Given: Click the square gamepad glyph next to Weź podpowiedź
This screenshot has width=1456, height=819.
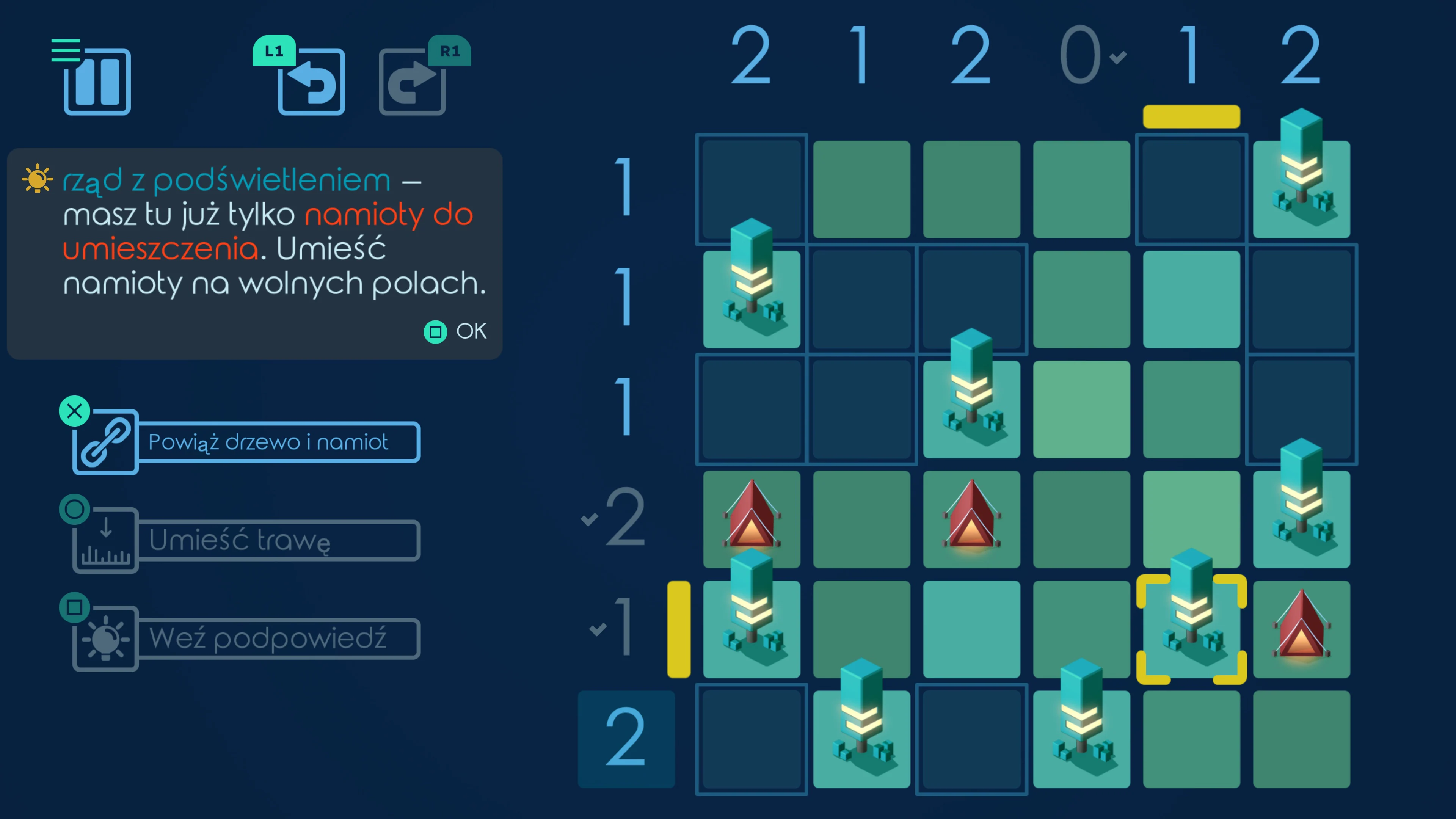Looking at the screenshot, I should tap(74, 607).
